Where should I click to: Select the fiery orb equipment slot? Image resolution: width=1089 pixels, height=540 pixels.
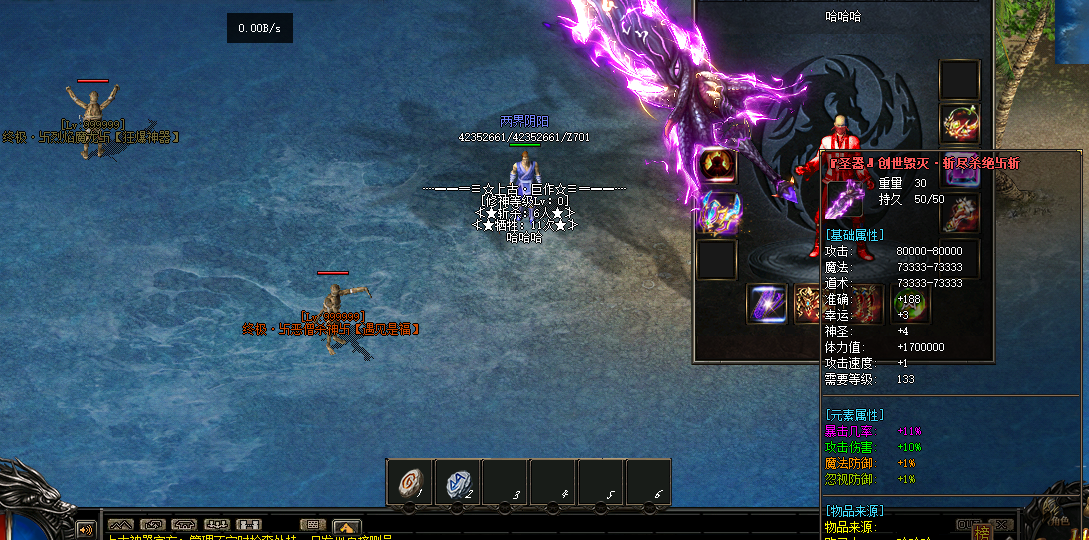(716, 164)
